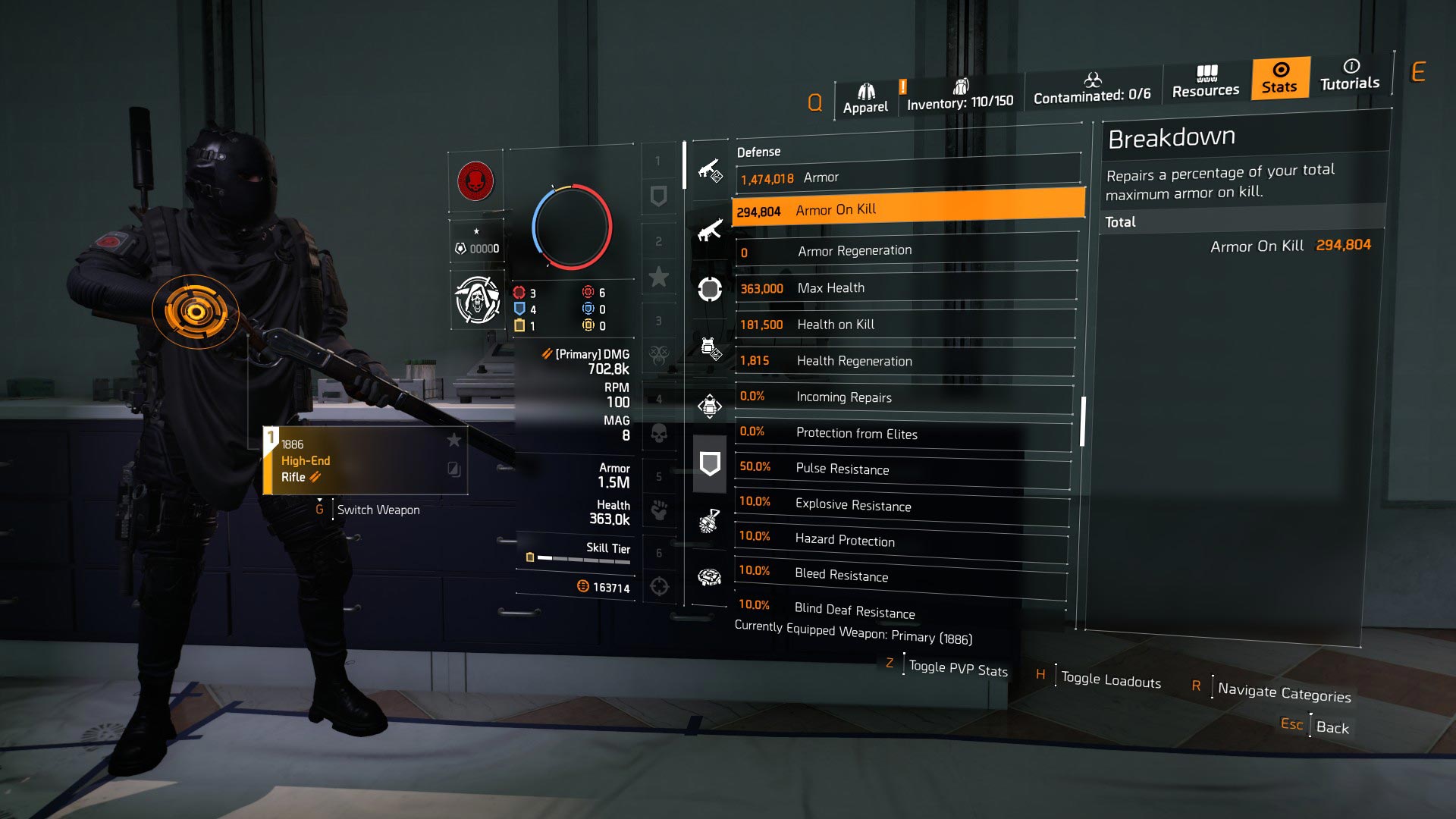Open the Apparel section

864,93
